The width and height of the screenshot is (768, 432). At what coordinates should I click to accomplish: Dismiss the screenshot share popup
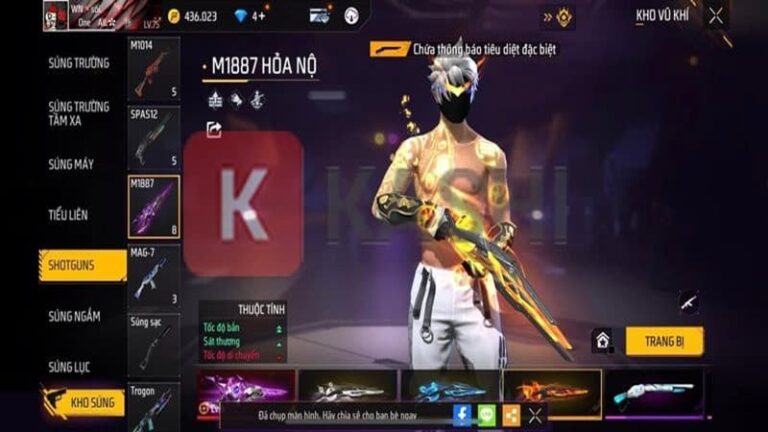(535, 415)
